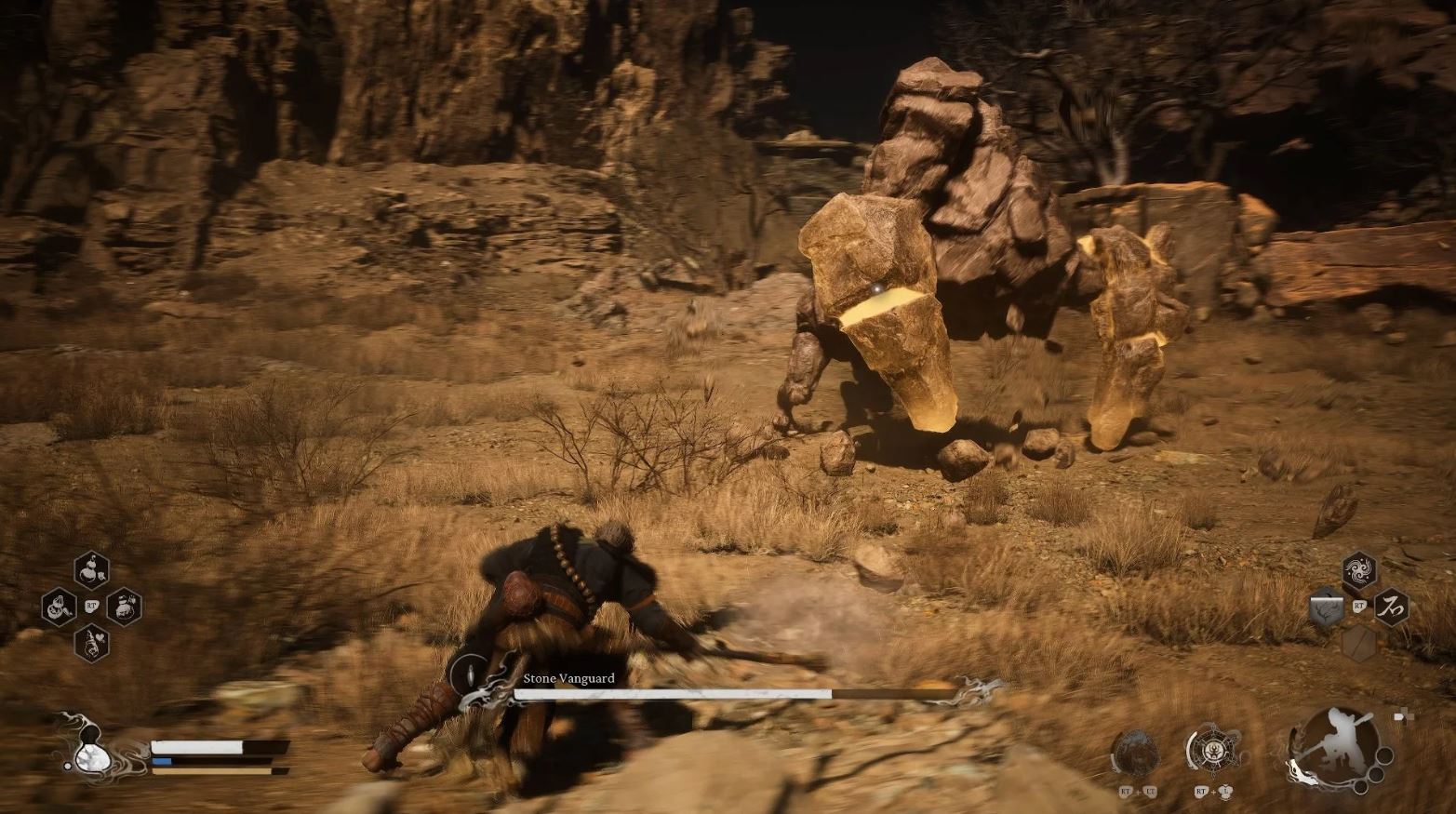Click the empty spell slot hexagon

(x=1360, y=643)
